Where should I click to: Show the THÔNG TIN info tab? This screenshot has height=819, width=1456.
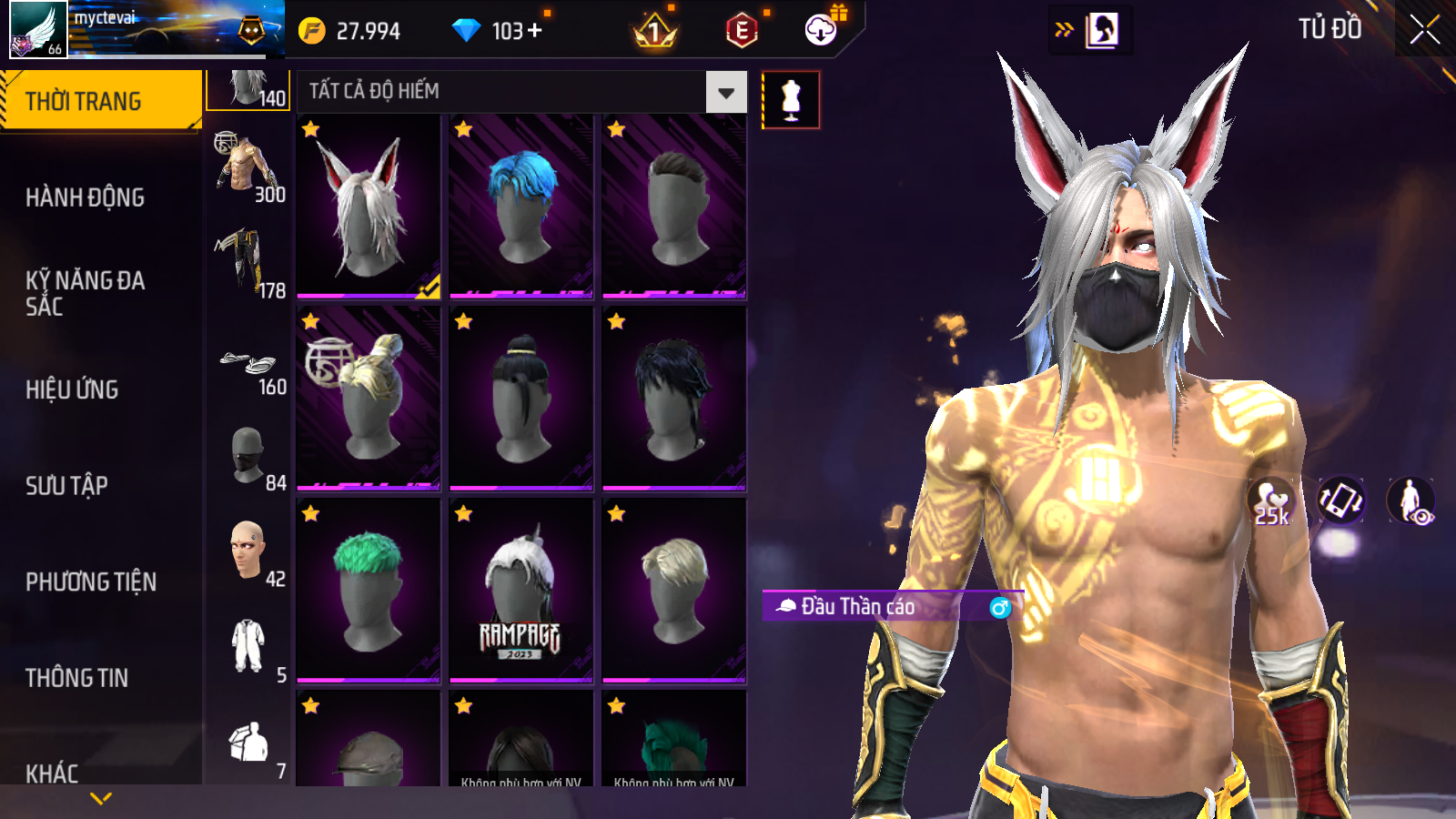click(76, 678)
